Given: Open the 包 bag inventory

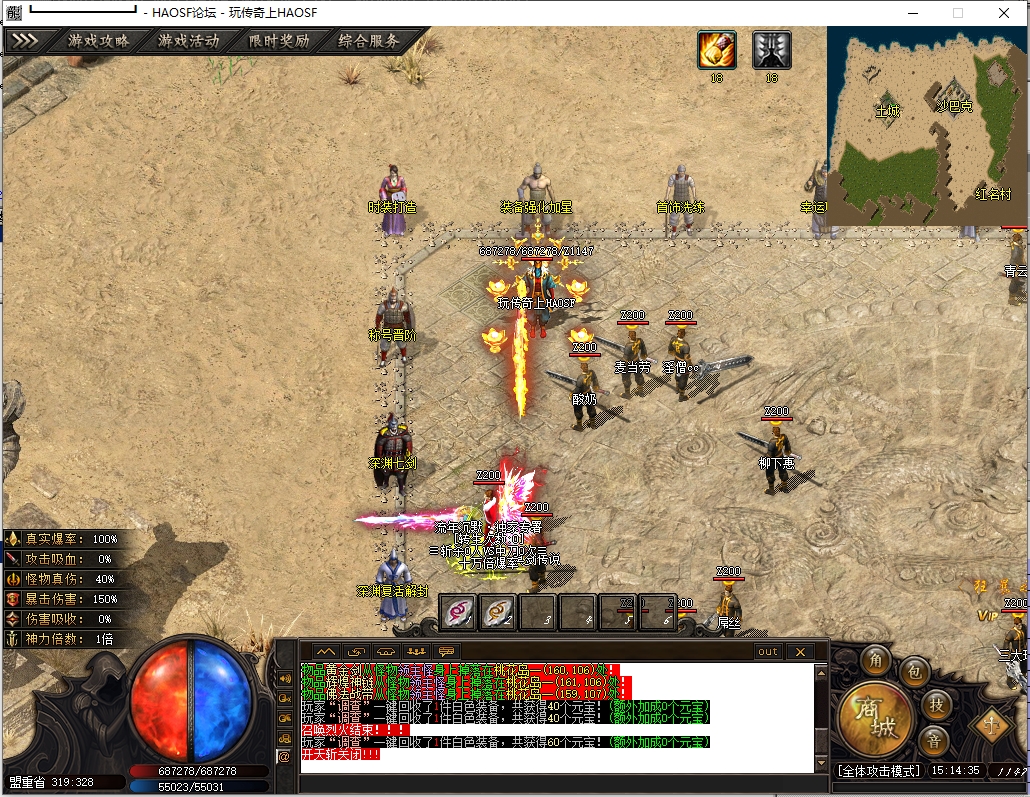Looking at the screenshot, I should point(914,672).
